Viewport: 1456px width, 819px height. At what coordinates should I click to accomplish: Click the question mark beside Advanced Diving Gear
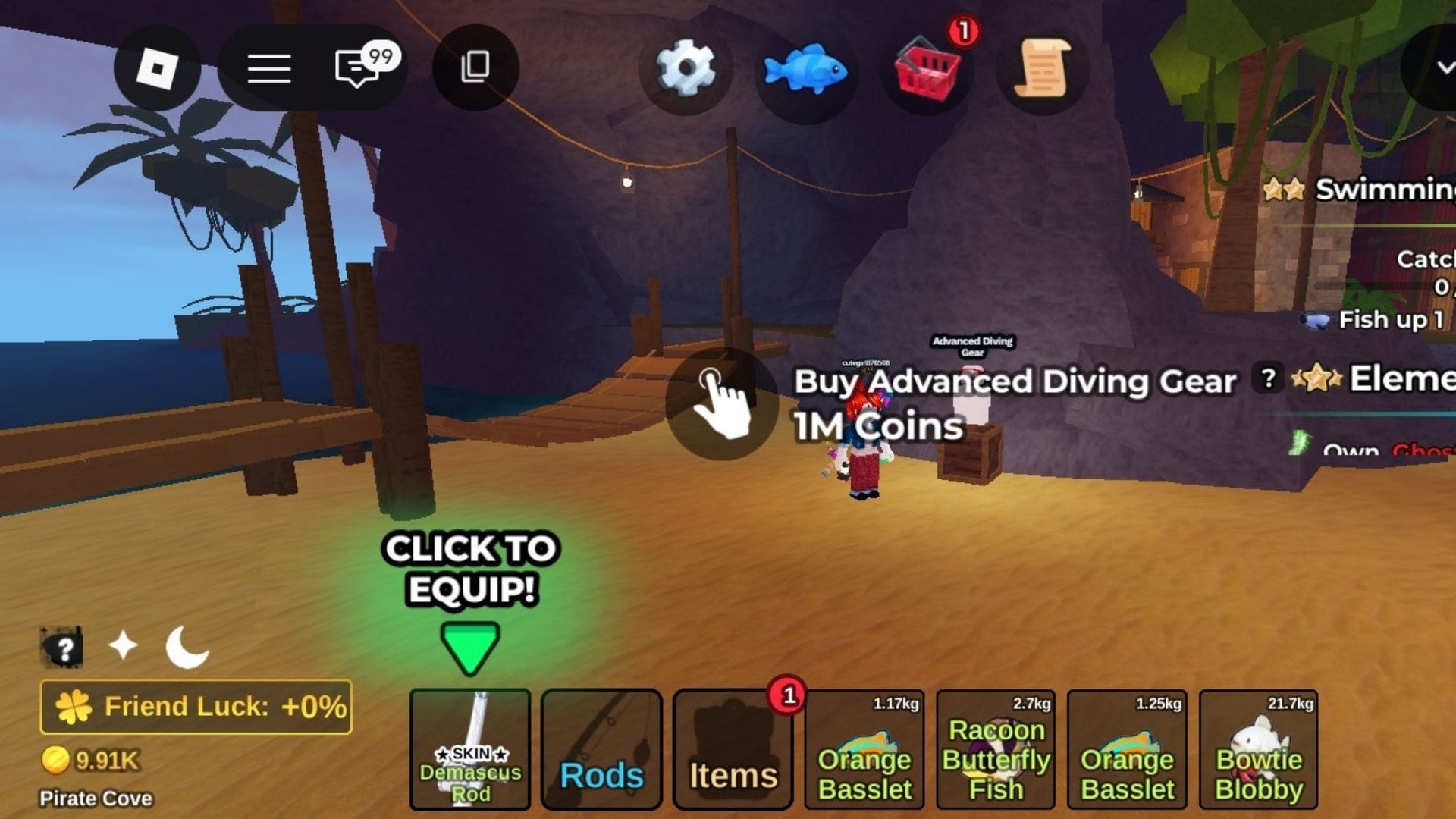point(1268,378)
